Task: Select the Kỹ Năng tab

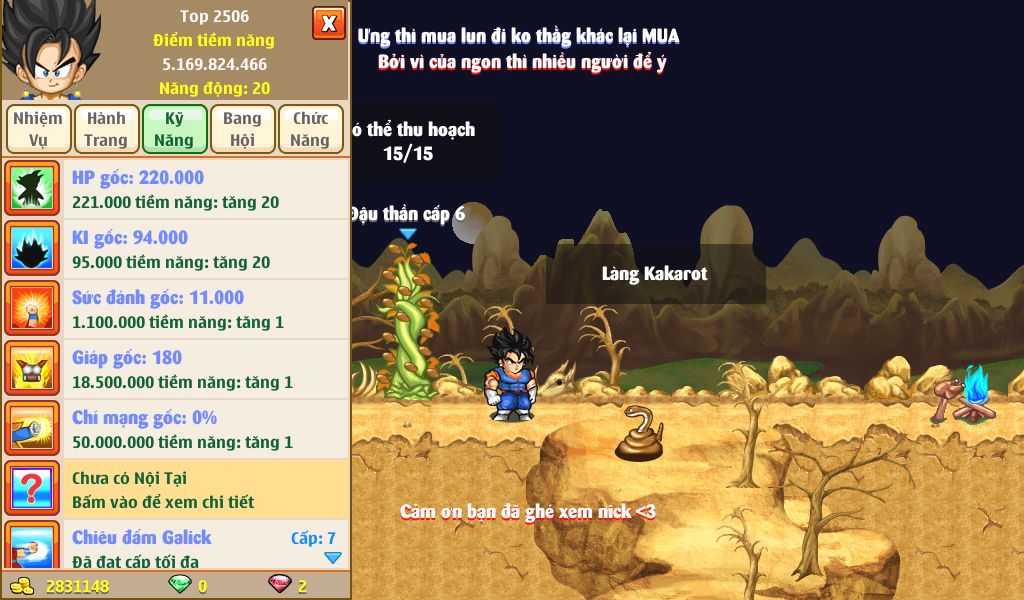Action: click(174, 129)
